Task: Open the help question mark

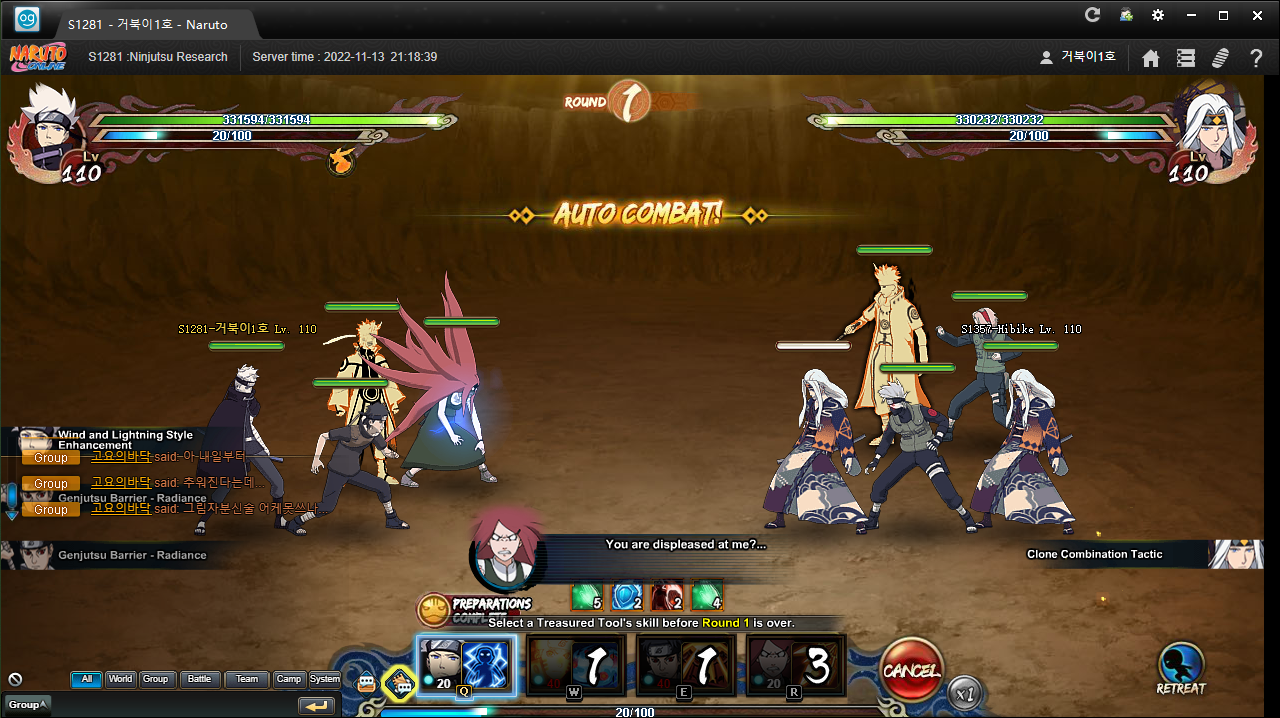Action: 1256,58
